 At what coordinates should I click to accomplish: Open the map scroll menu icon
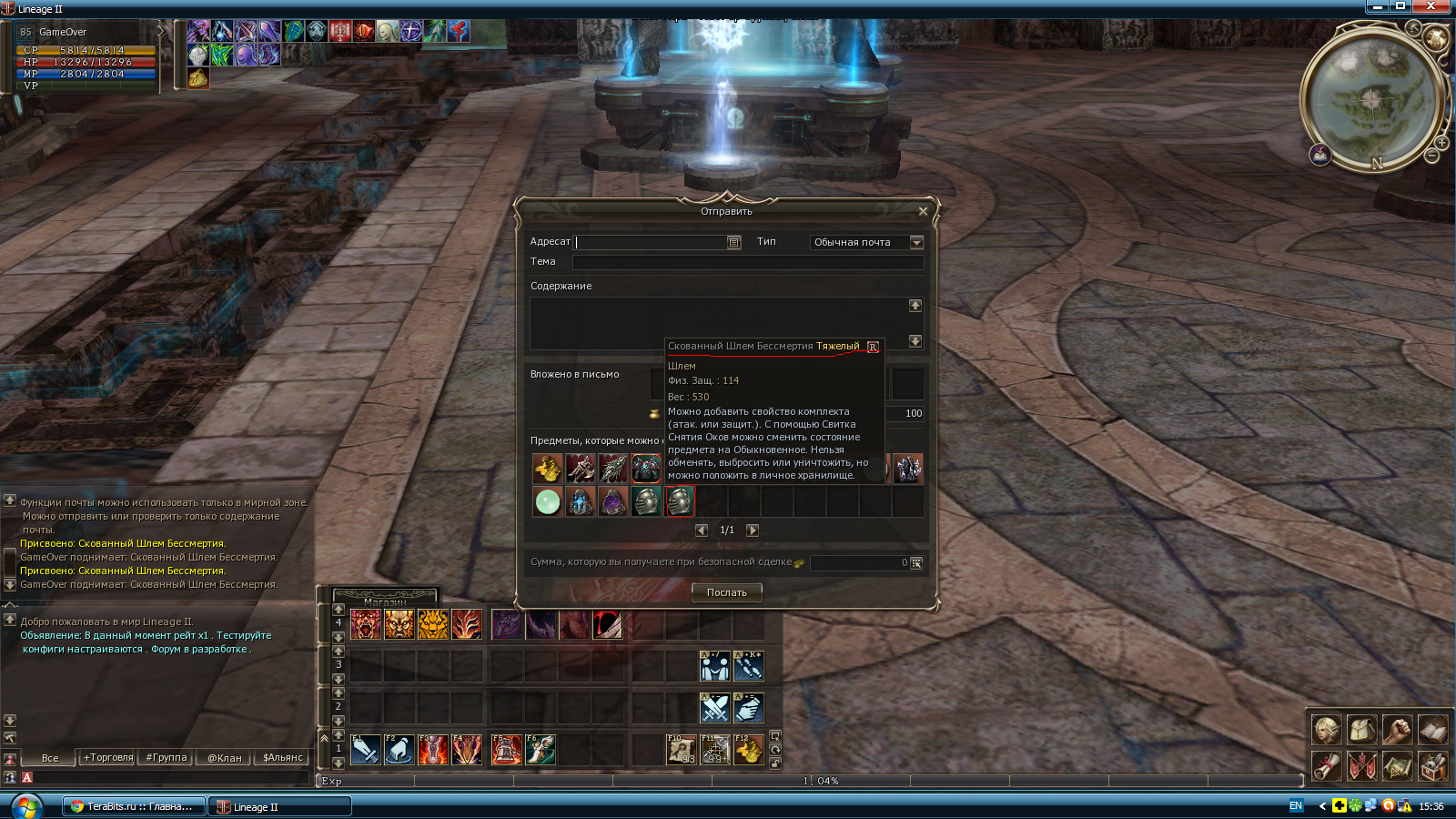pos(1397,766)
